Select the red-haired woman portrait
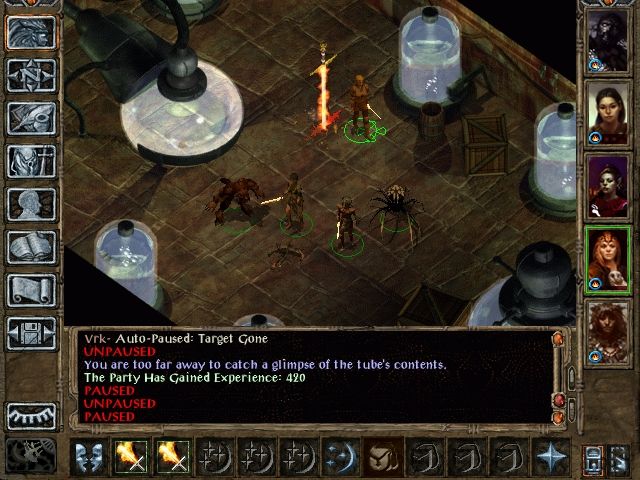This screenshot has width=640, height=480. coord(608,257)
